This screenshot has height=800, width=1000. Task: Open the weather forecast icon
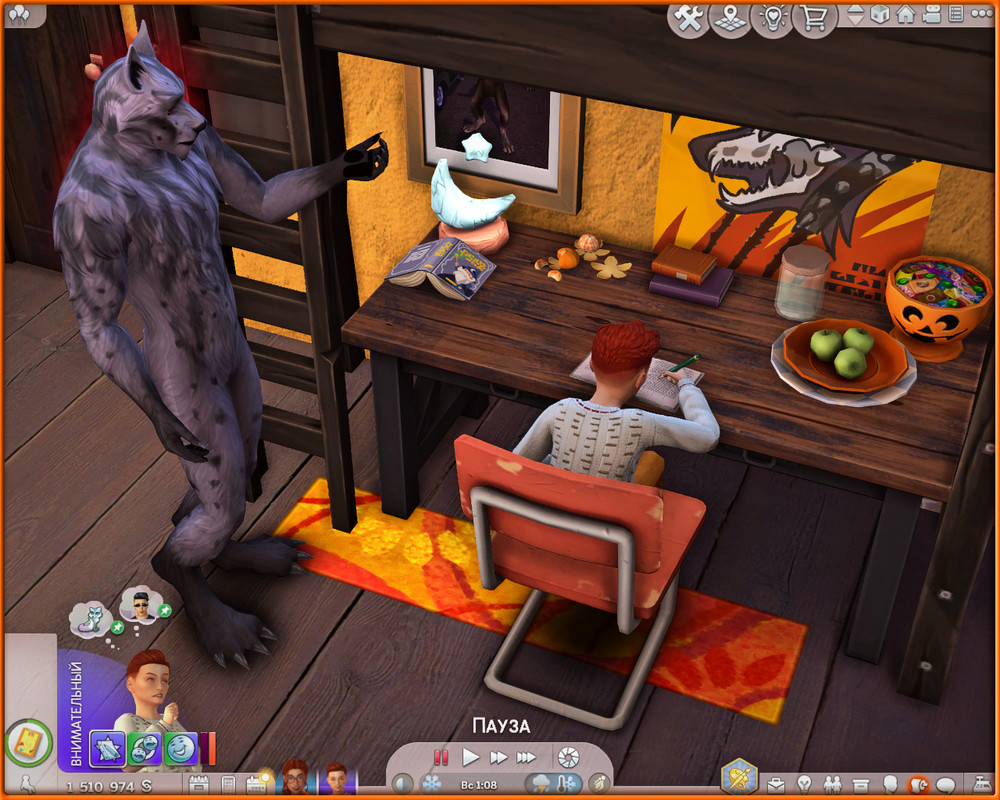[541, 784]
